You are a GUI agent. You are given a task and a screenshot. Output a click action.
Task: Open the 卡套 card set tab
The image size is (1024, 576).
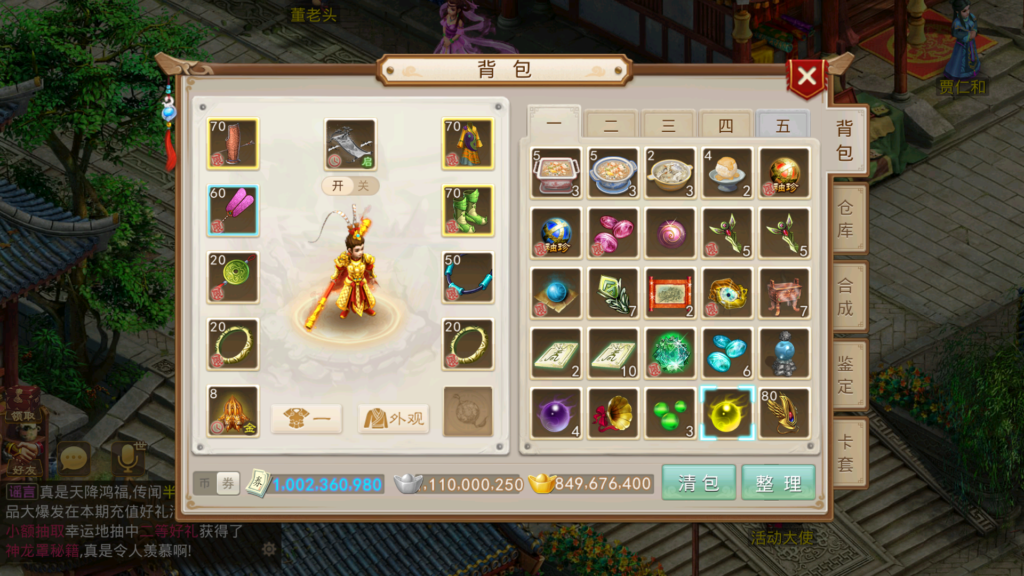845,451
